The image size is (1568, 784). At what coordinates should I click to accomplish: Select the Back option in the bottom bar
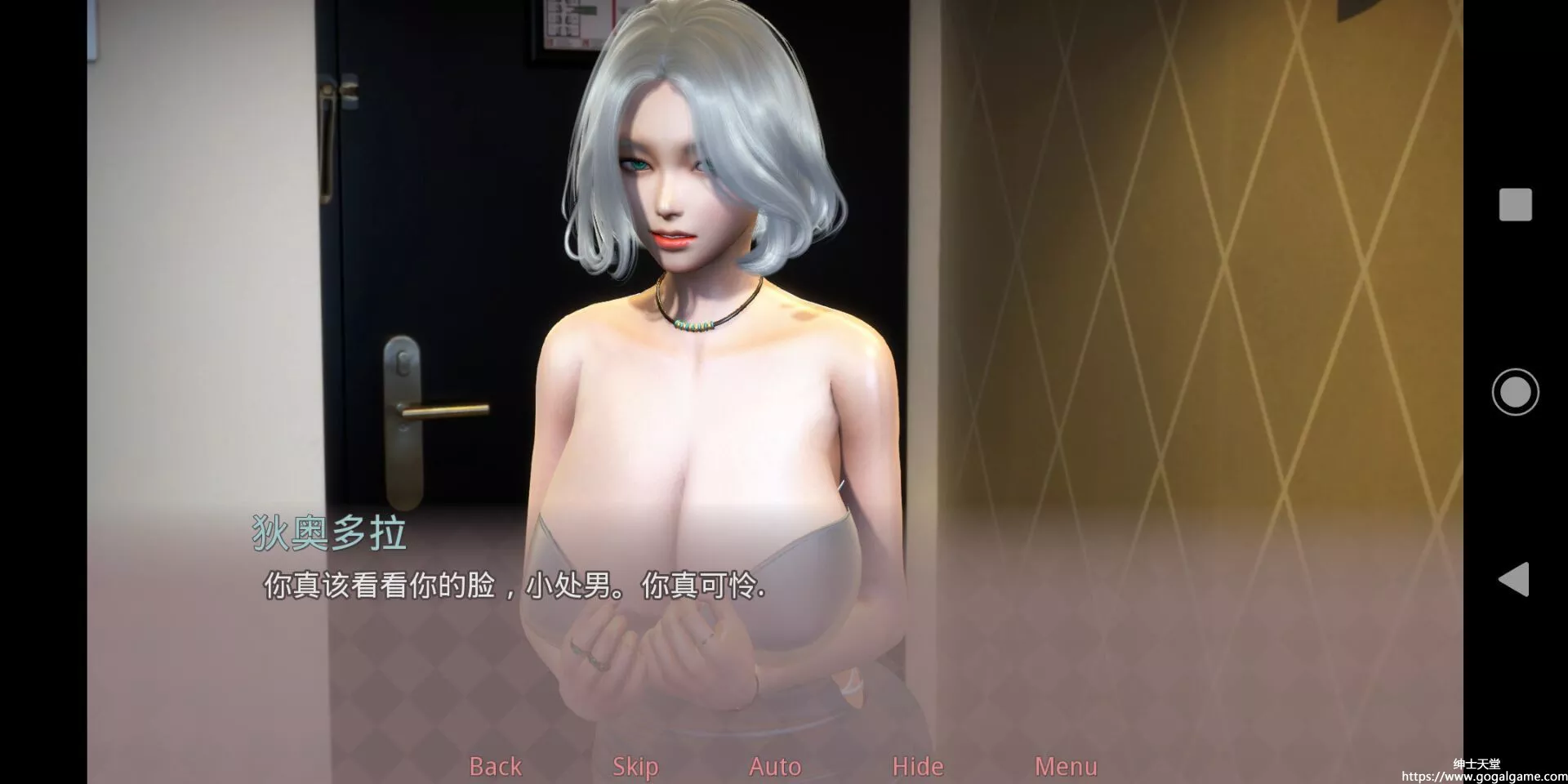pyautogui.click(x=495, y=766)
